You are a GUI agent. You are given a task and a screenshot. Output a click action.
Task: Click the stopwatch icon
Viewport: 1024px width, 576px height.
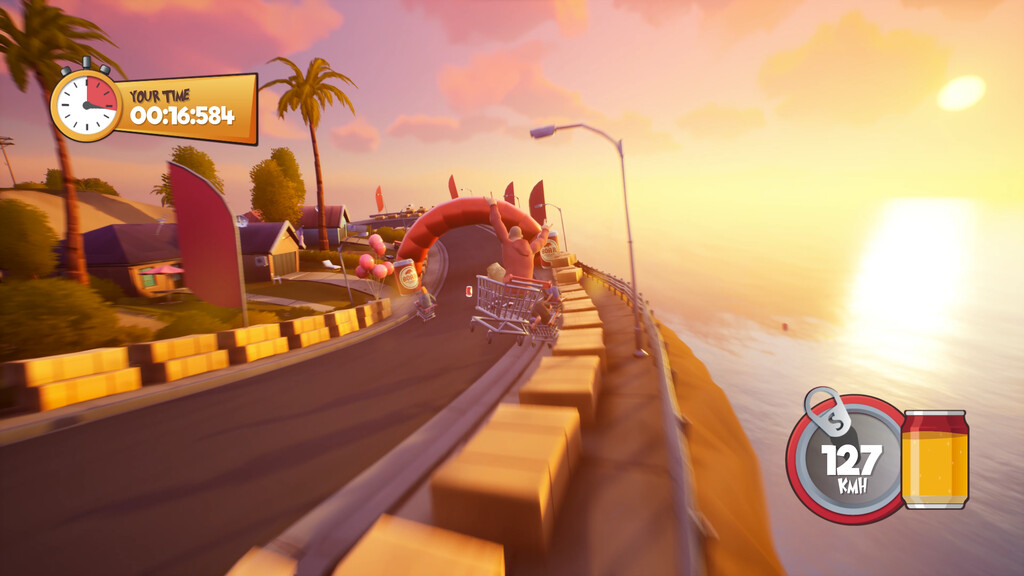click(x=86, y=104)
